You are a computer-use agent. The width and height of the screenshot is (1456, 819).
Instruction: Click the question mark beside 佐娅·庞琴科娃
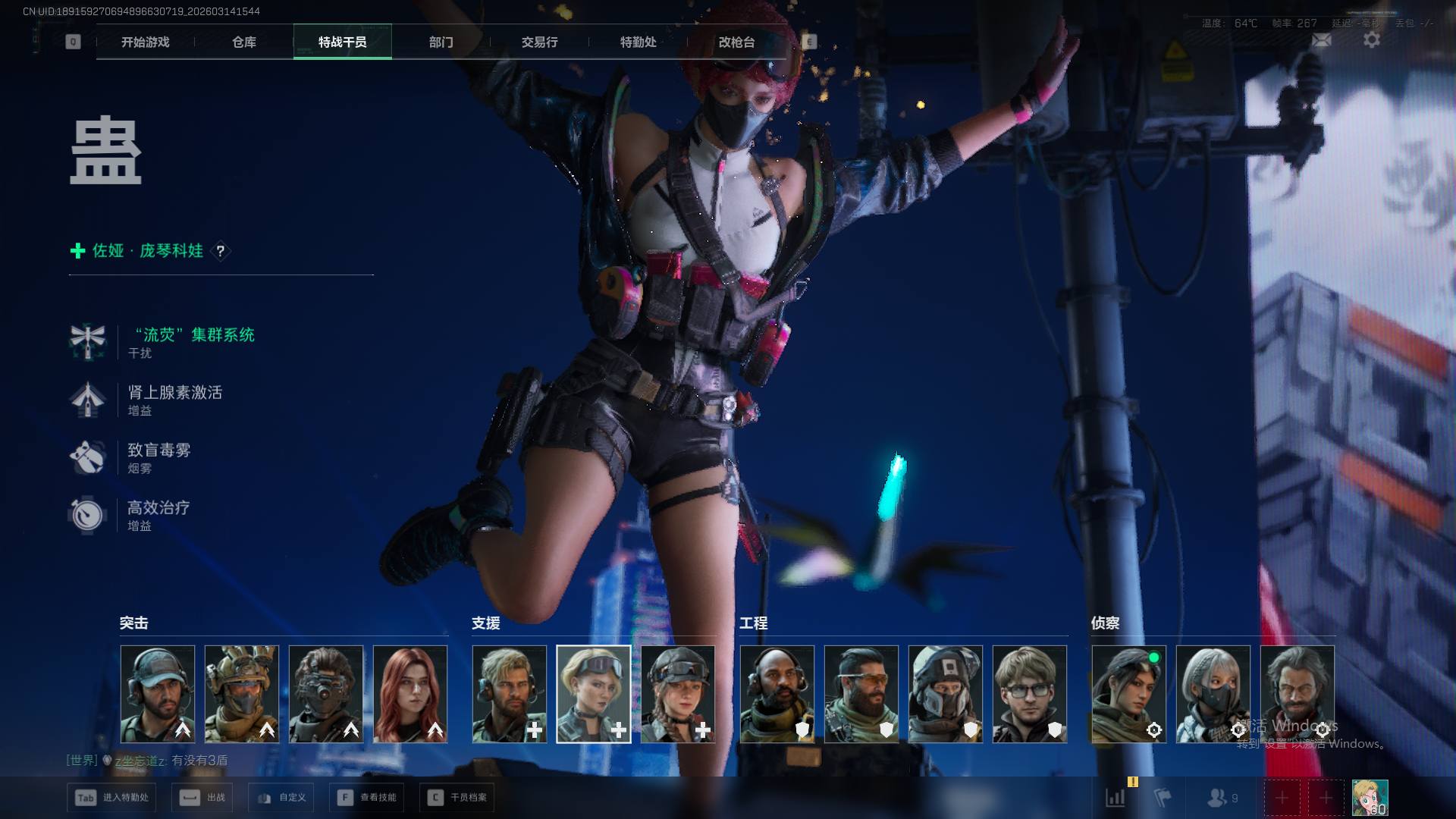click(220, 251)
